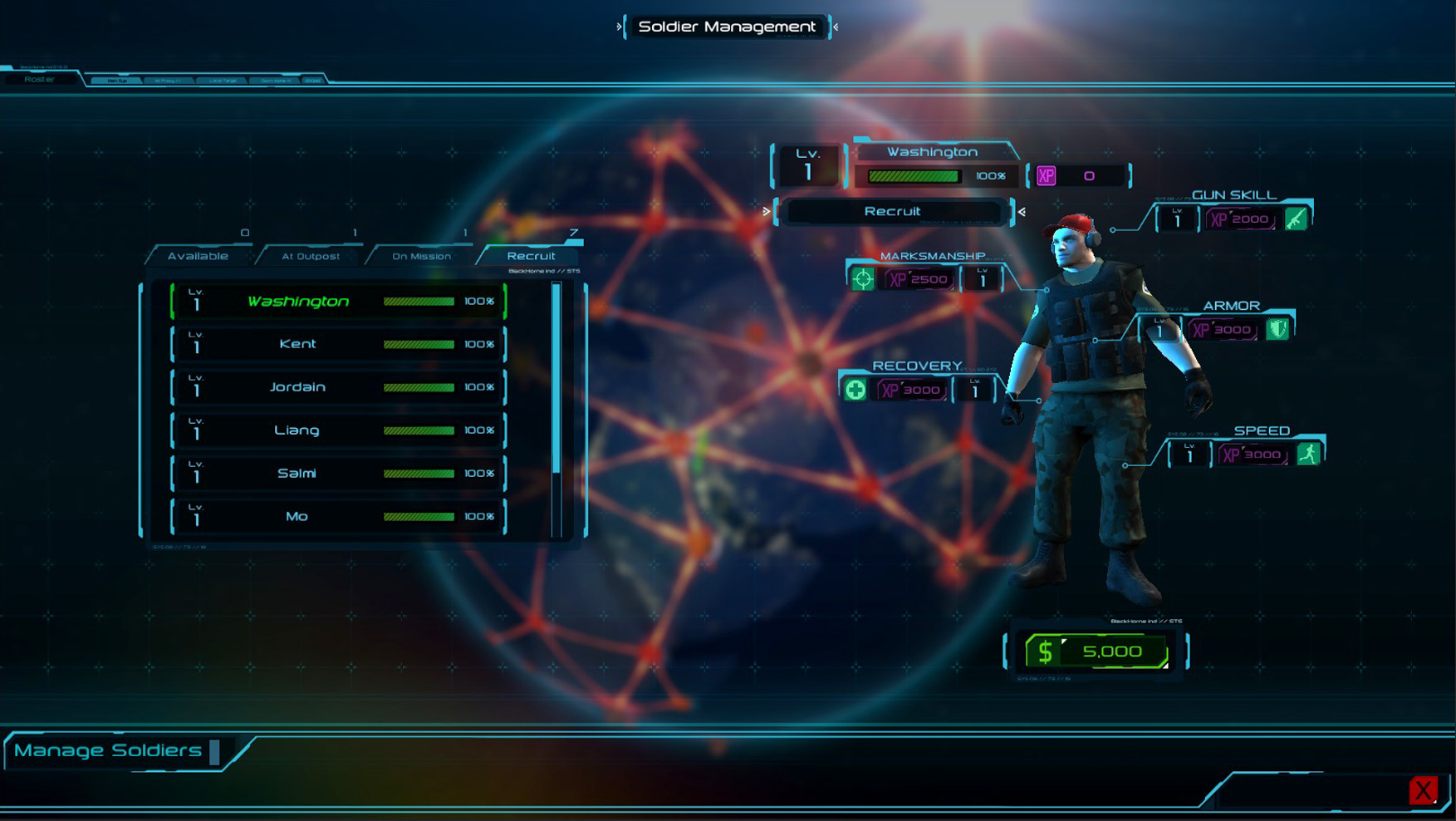Click the arrow marker left of Soldier Management
The image size is (1456, 821).
tap(618, 27)
